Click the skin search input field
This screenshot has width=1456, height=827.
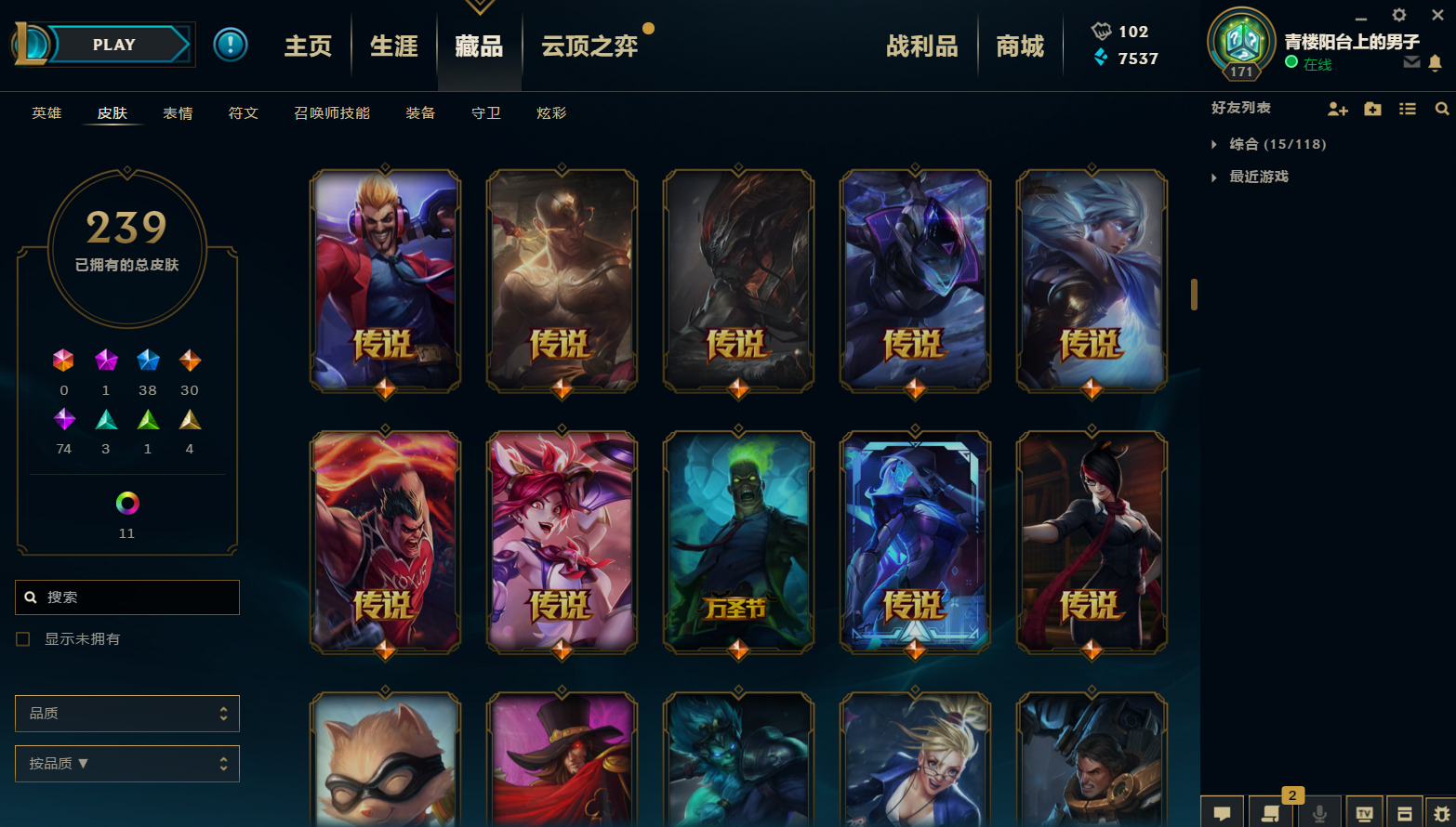pyautogui.click(x=126, y=597)
